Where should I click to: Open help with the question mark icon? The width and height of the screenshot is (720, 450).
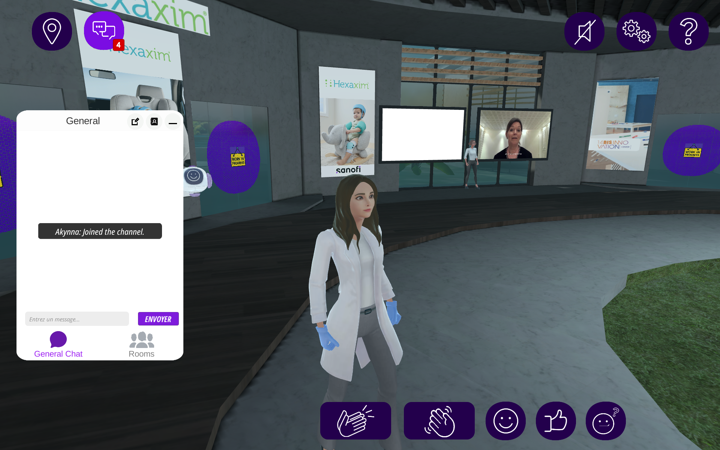pos(688,31)
